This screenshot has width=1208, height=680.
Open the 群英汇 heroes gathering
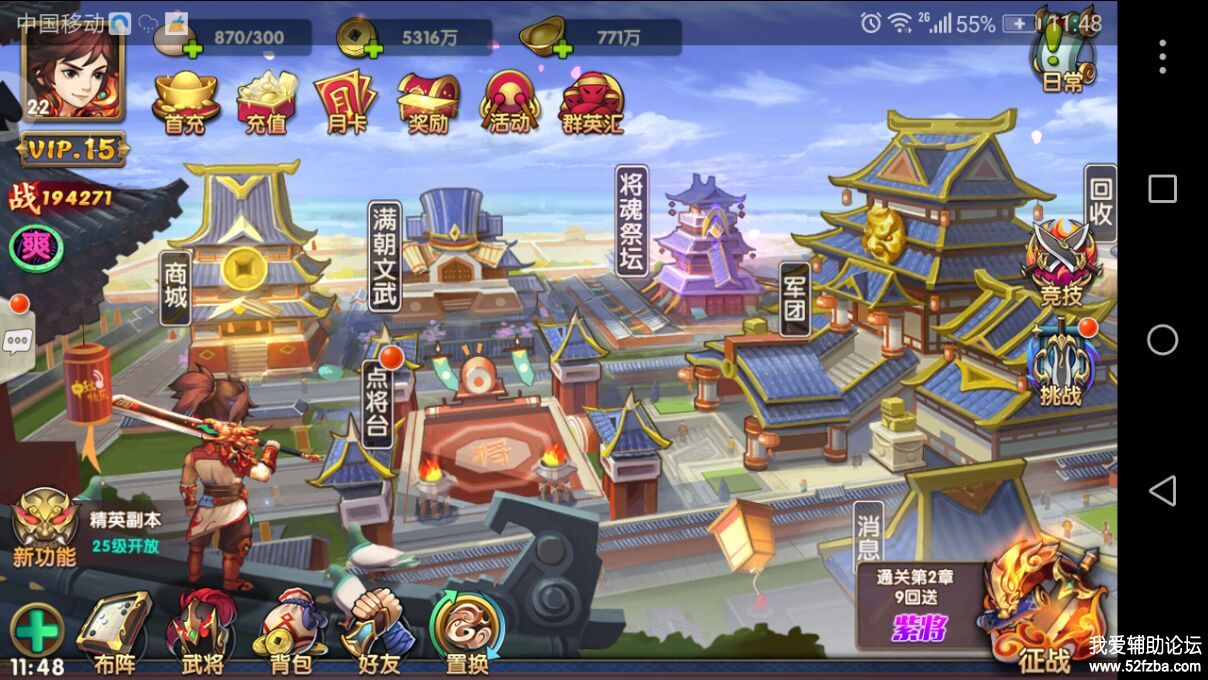tap(593, 102)
